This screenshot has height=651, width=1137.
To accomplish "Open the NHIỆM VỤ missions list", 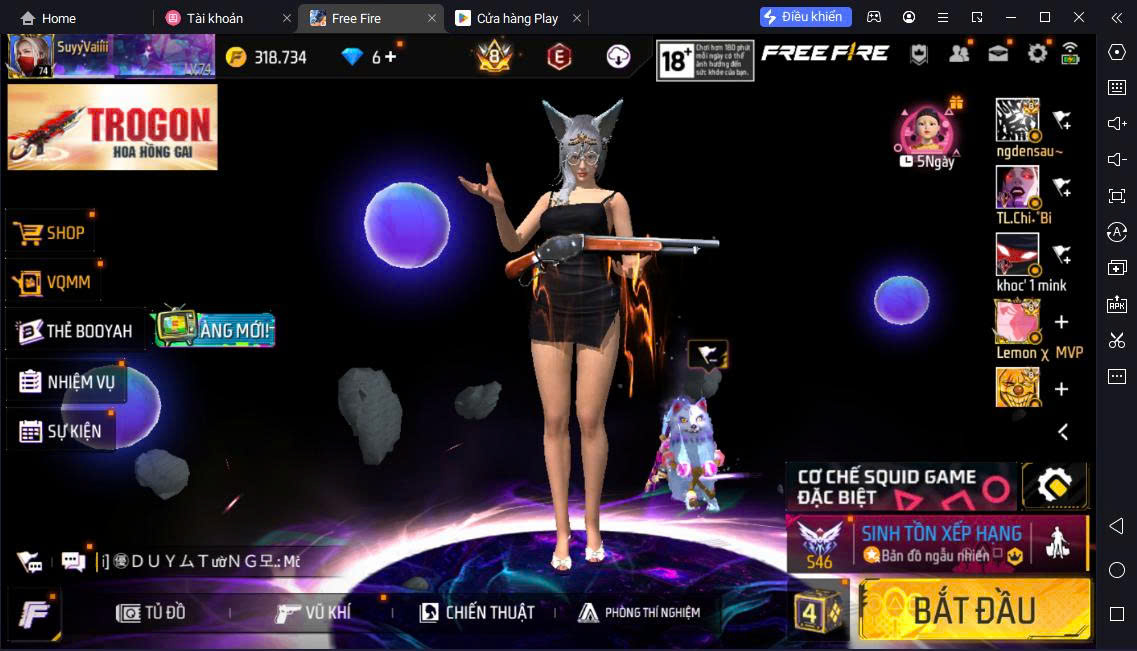I will coord(68,382).
